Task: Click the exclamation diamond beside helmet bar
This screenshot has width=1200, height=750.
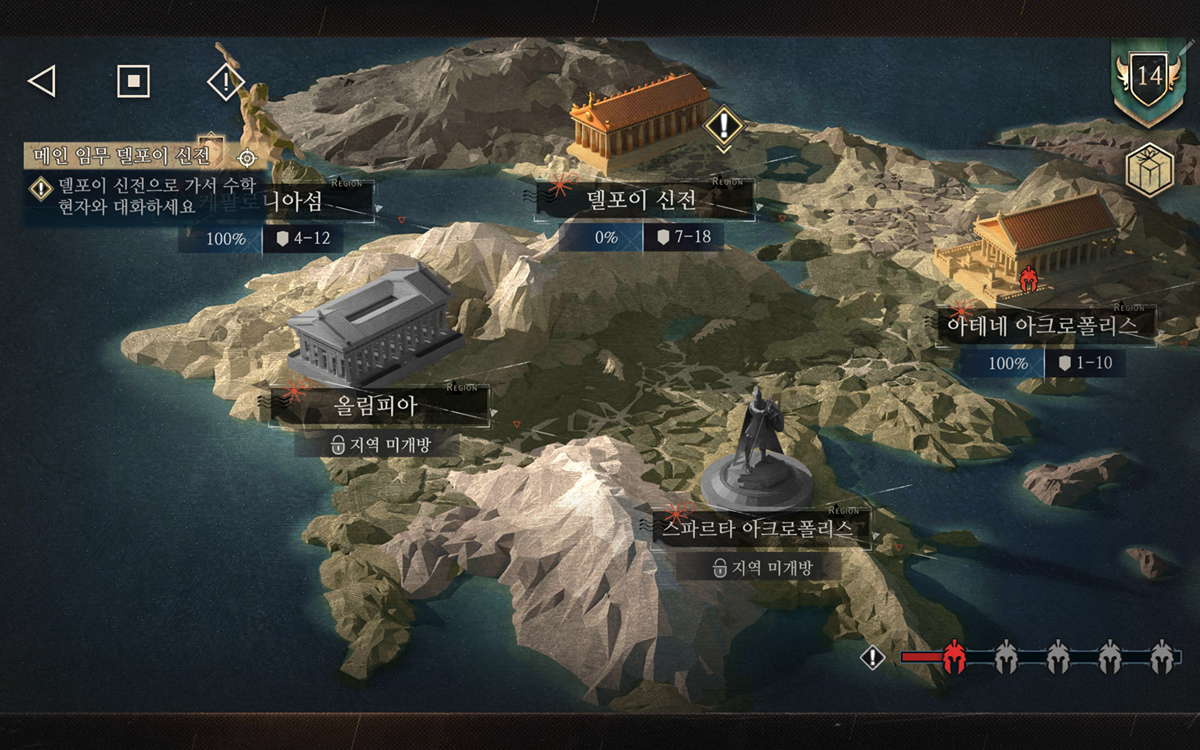Action: (x=873, y=657)
